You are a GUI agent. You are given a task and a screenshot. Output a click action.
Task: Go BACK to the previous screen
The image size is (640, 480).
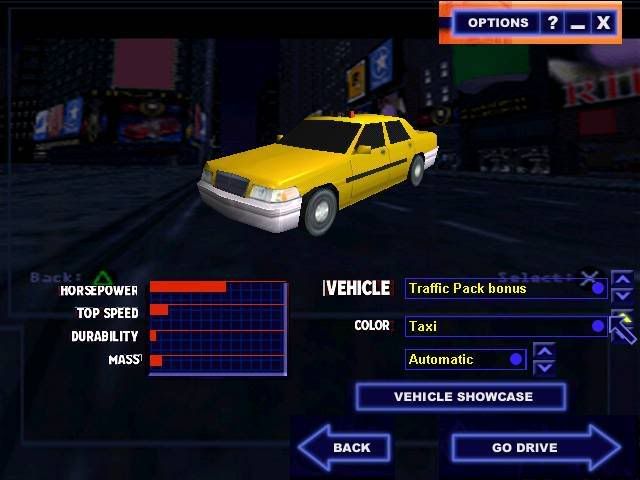(x=346, y=447)
